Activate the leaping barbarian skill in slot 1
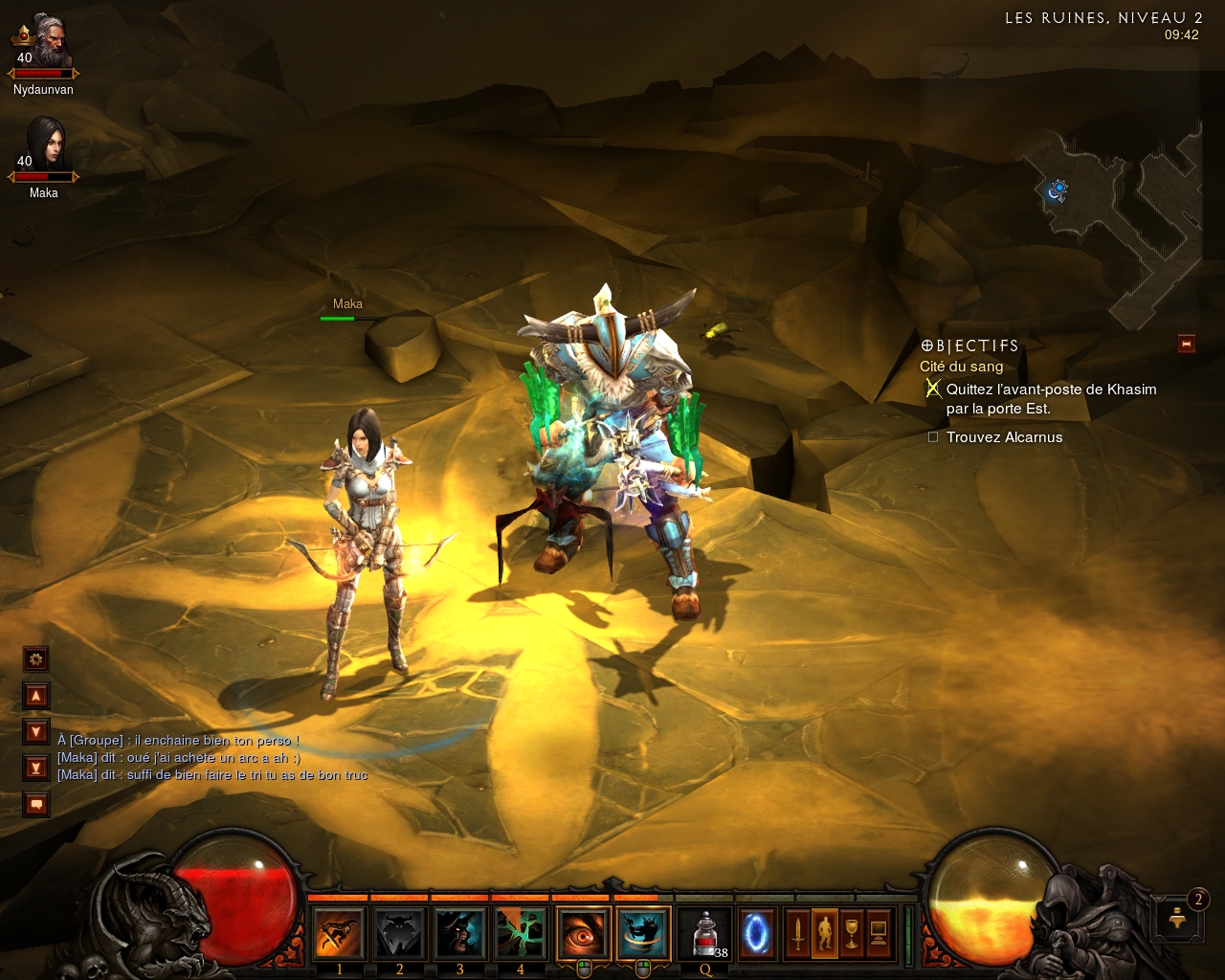 tap(340, 933)
